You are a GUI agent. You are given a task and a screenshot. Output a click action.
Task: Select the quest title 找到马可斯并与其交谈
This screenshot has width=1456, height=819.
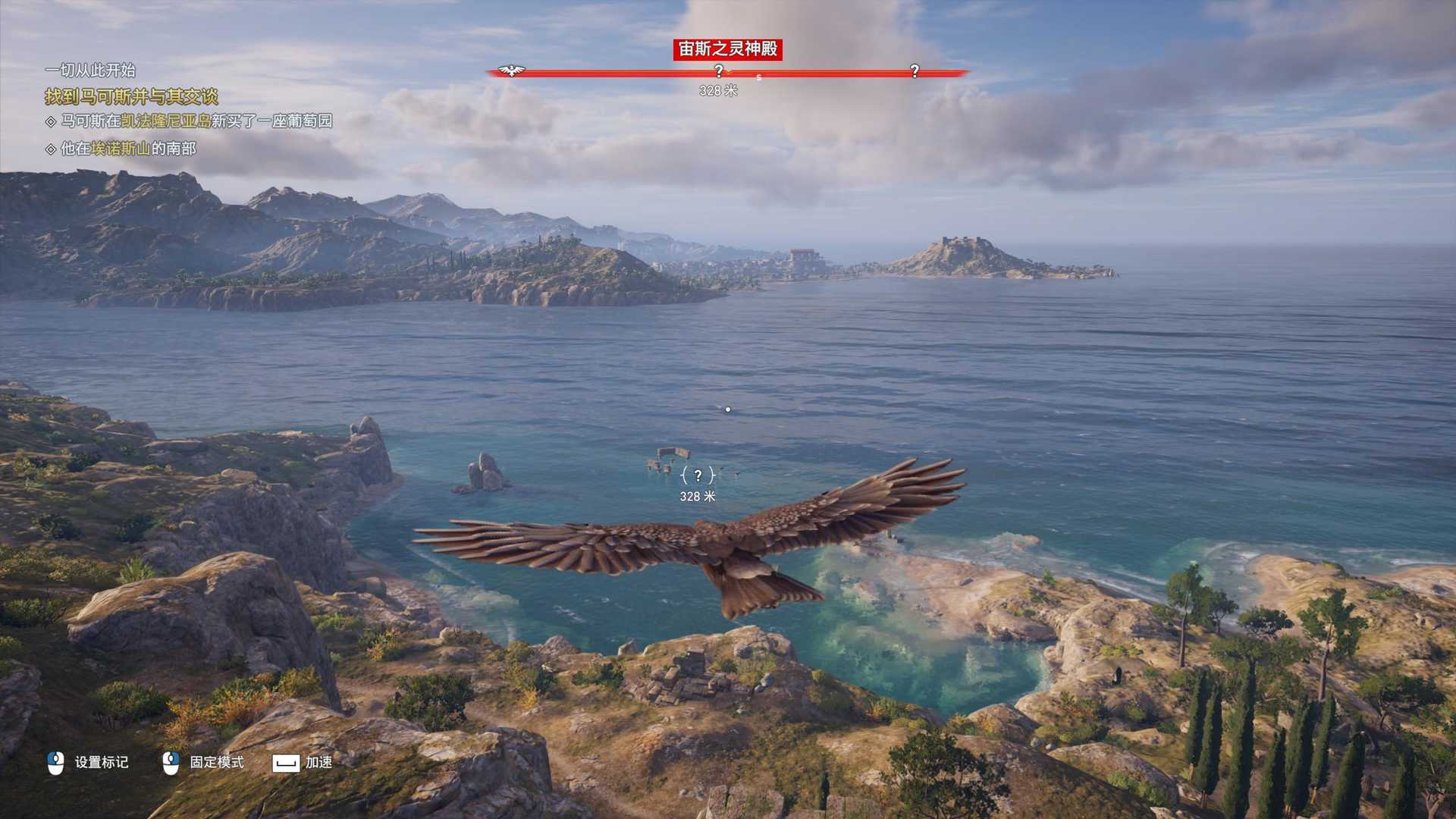(131, 96)
